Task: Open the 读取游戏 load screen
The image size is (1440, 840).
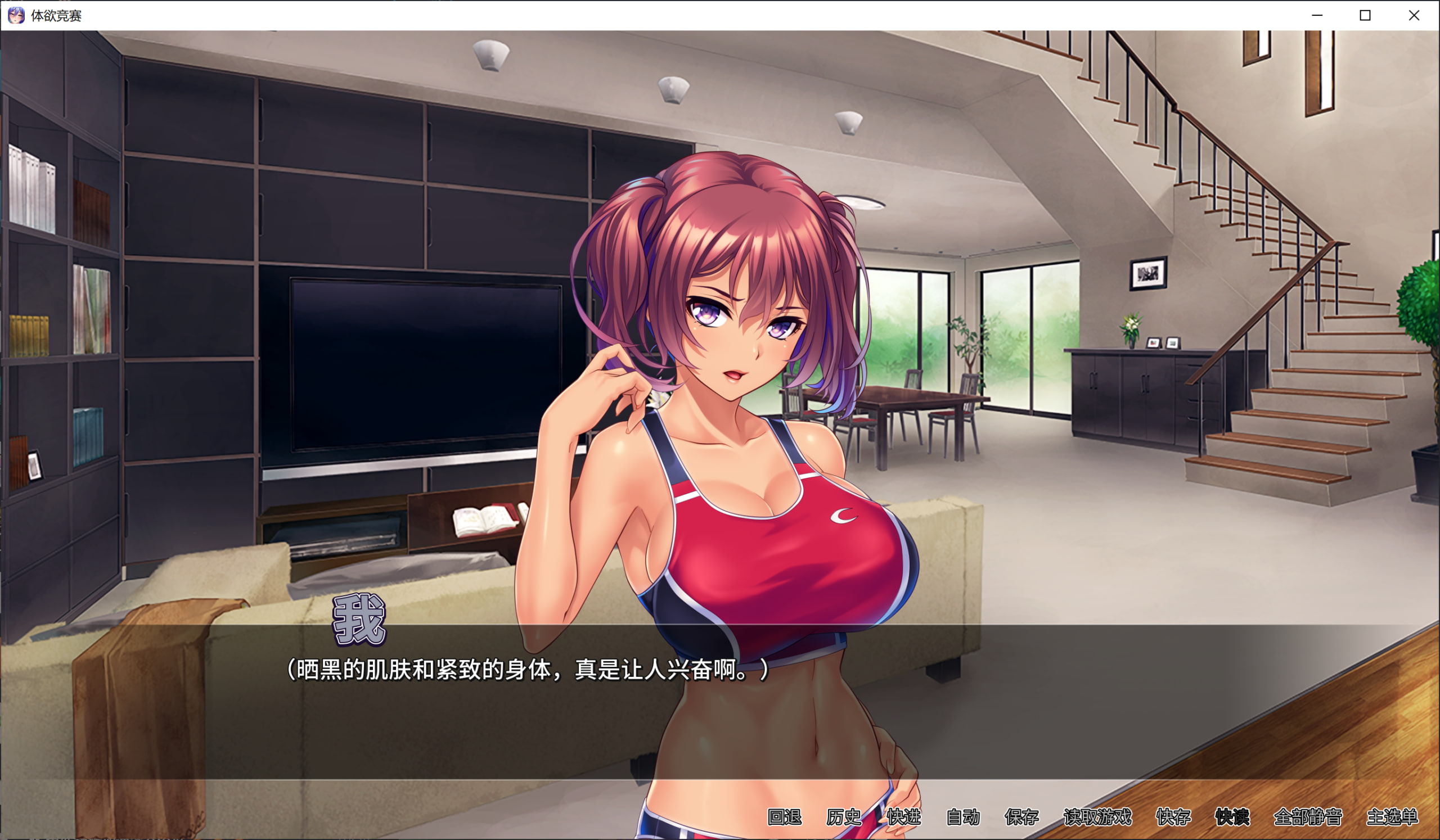Action: pos(1097,816)
